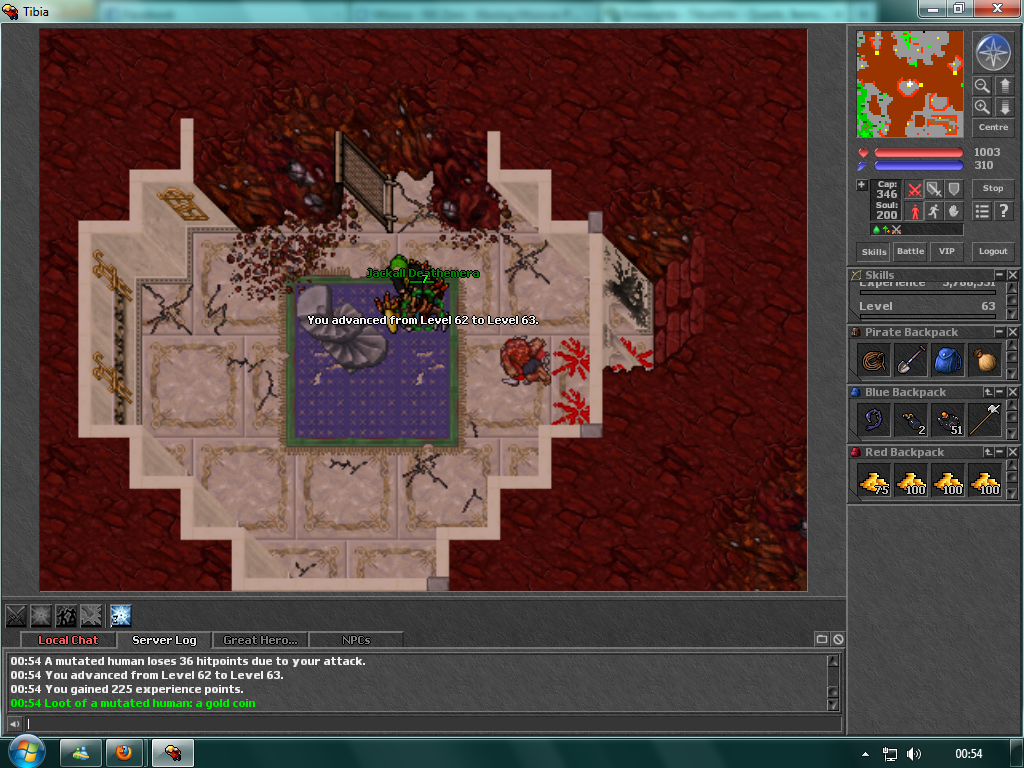Switch to the NPCs chat tab
This screenshot has height=768, width=1024.
(x=356, y=640)
